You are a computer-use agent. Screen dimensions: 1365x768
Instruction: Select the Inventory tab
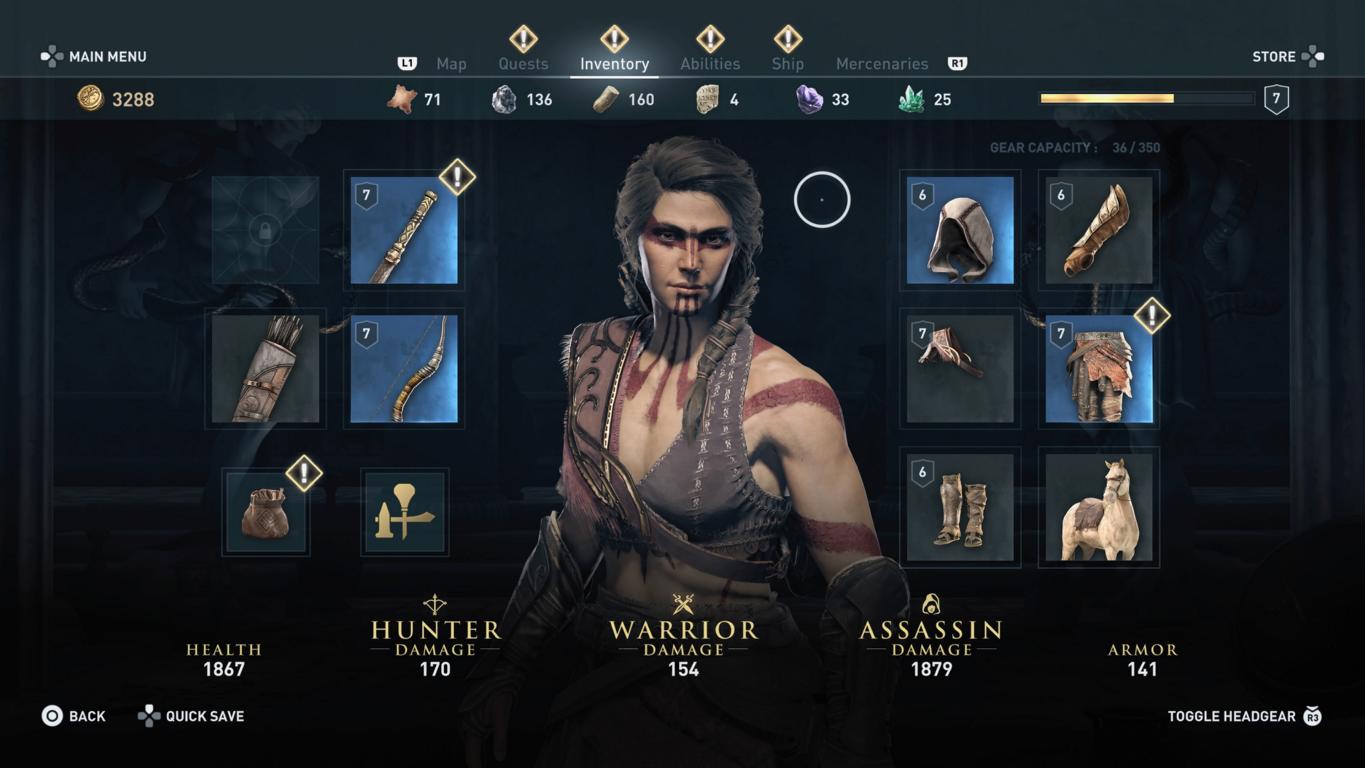pyautogui.click(x=614, y=64)
